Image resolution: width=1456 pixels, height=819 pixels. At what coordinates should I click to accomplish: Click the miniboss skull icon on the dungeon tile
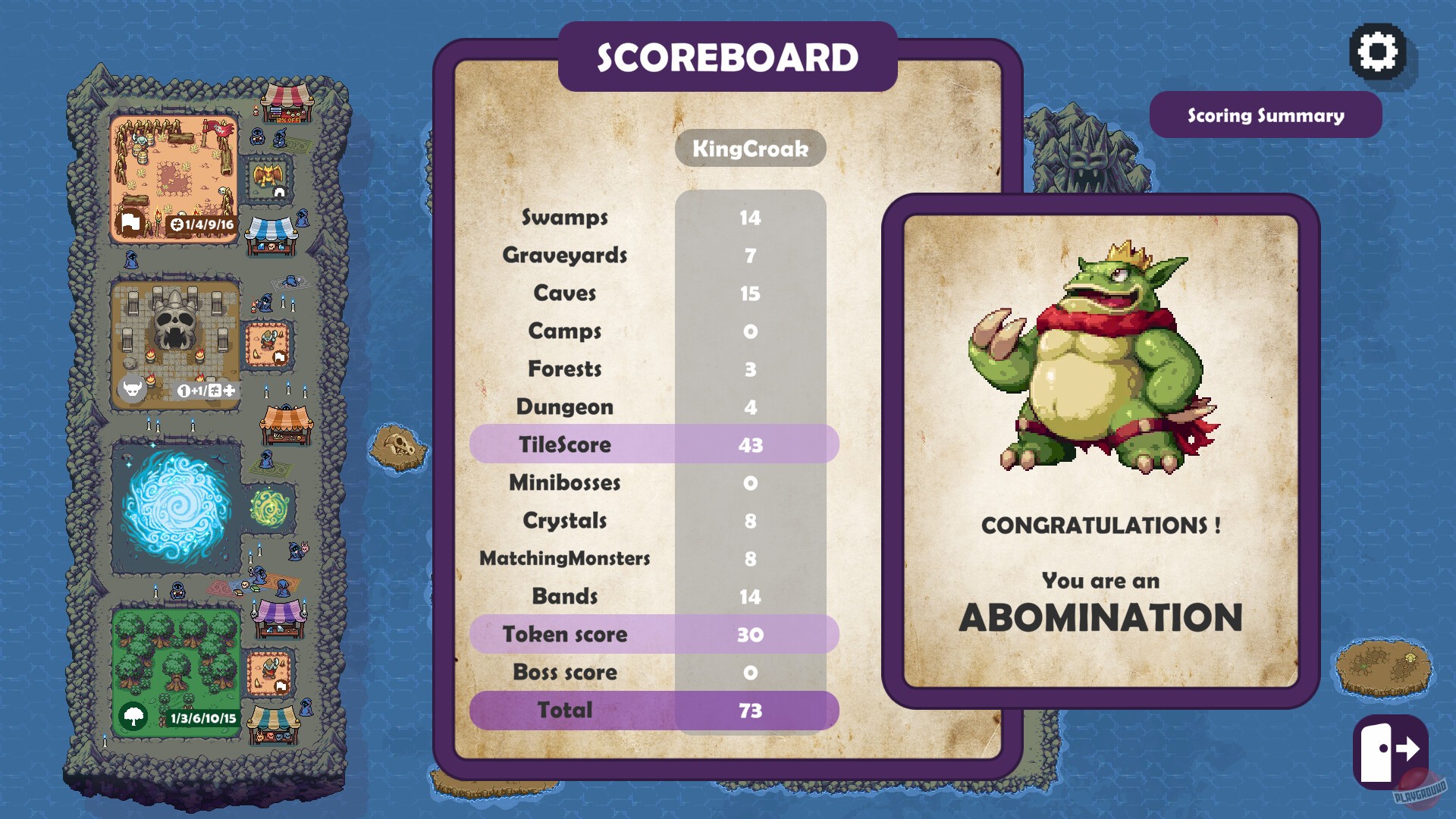pos(131,389)
